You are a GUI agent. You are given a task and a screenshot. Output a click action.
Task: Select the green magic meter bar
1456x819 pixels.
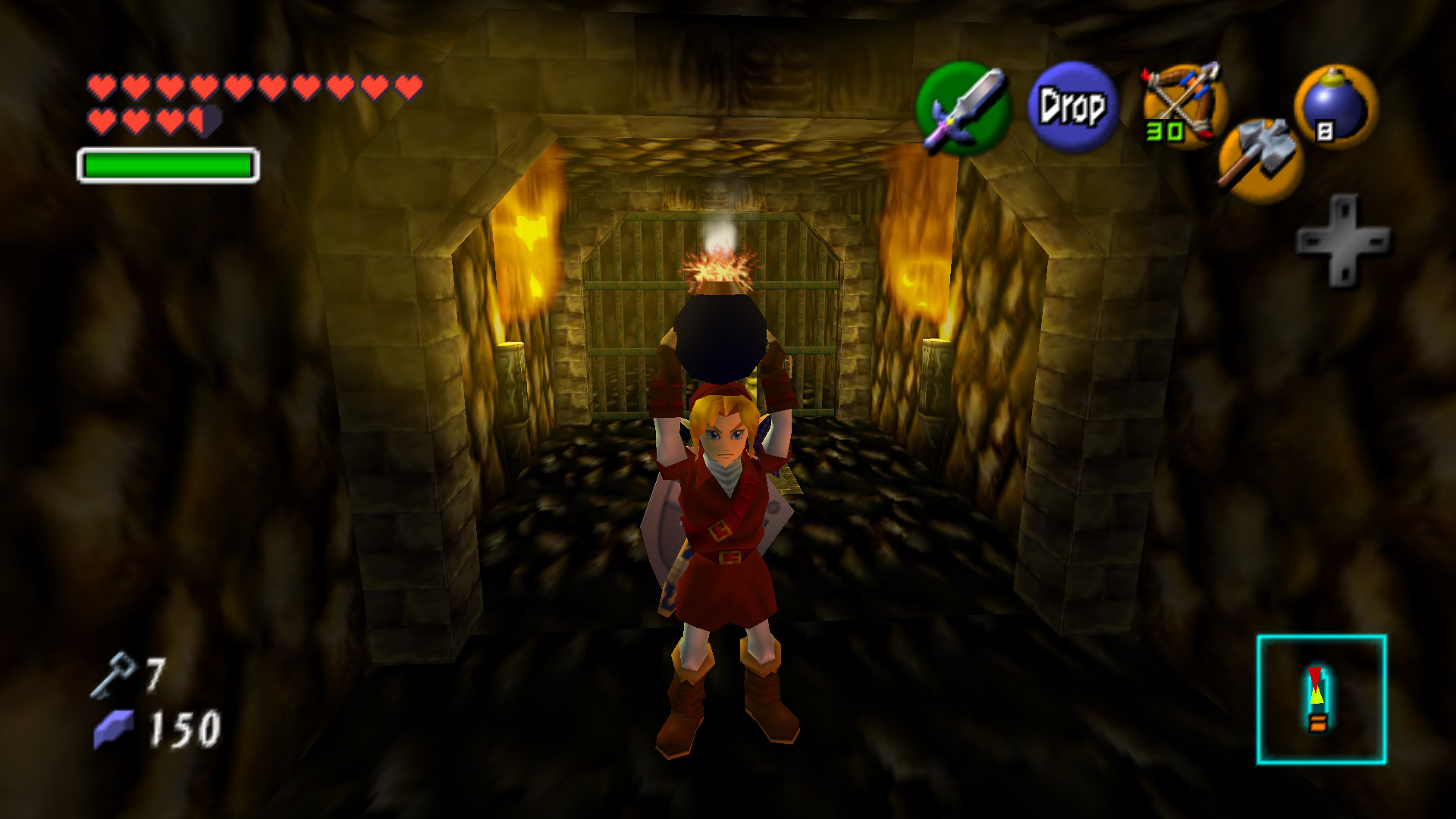pos(167,163)
